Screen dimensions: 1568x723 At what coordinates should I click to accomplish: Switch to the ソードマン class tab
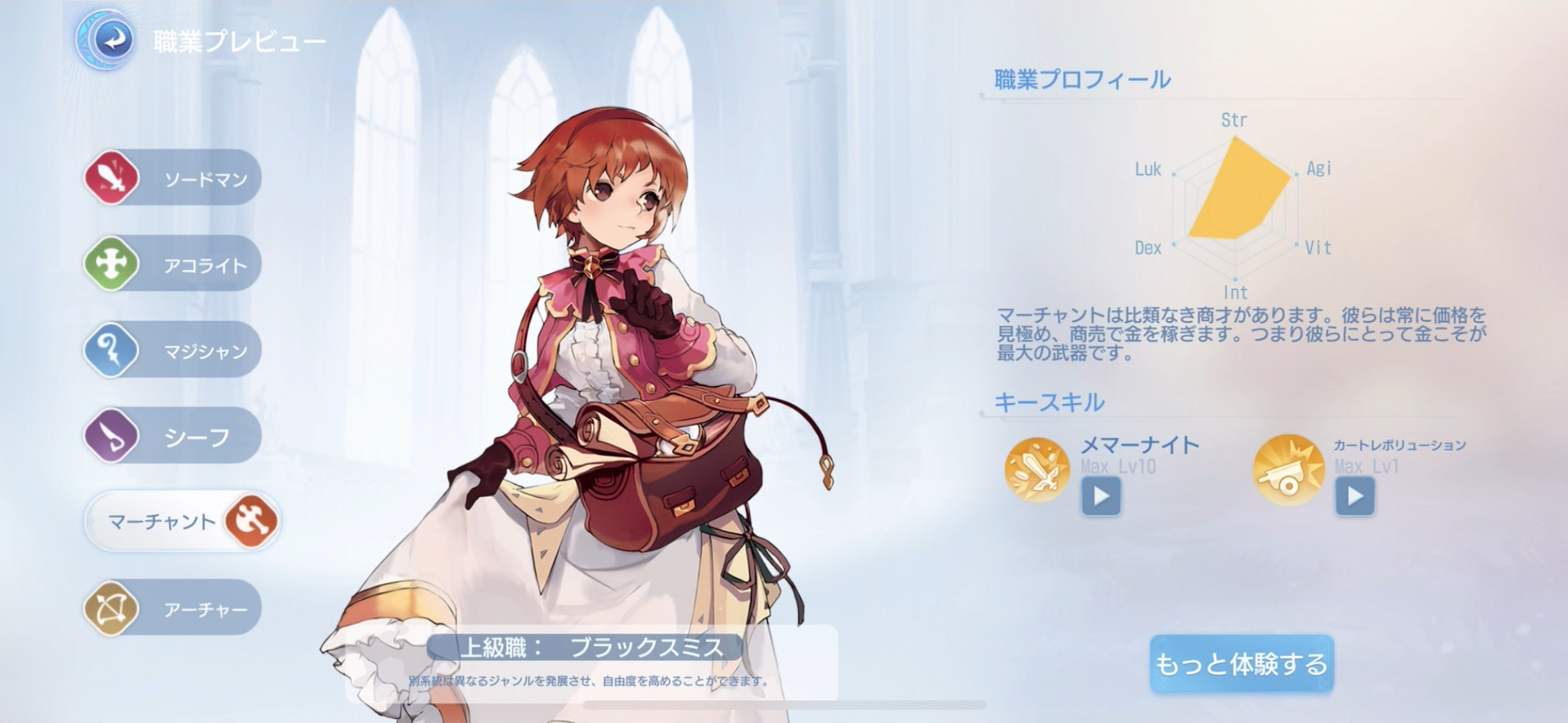(188, 177)
